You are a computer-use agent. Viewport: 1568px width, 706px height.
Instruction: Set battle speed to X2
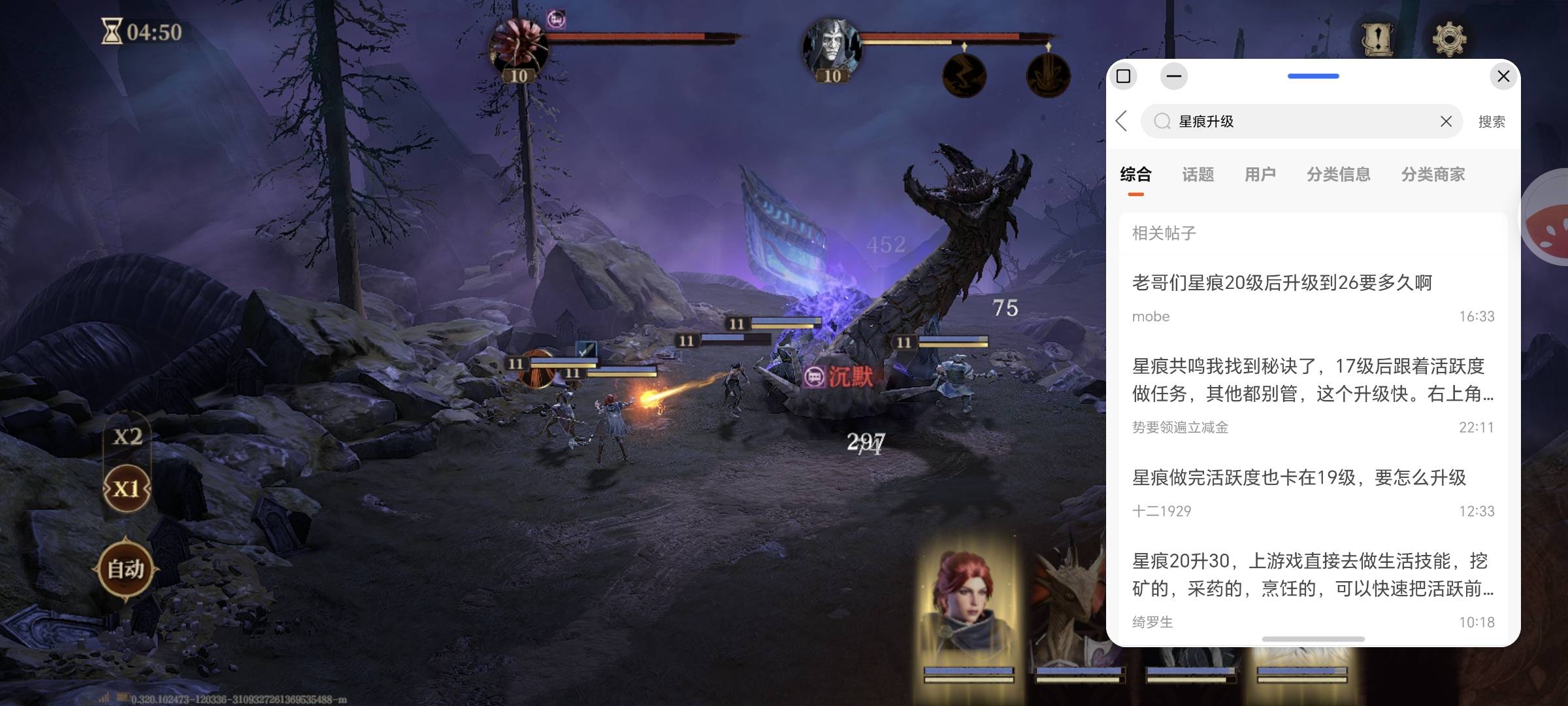127,437
